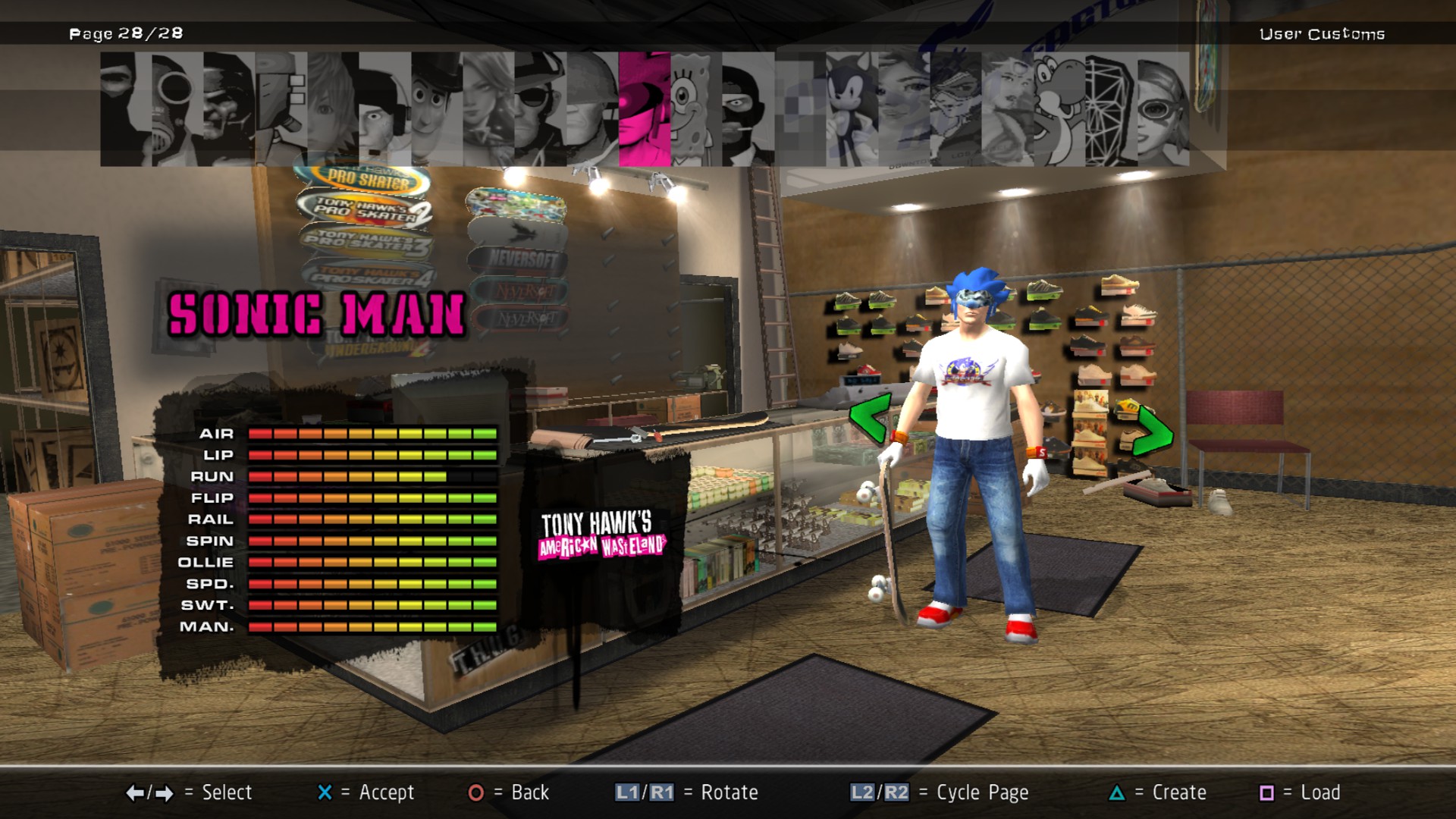This screenshot has height=819, width=1456.
Task: Select the headset-wearing Scout portrait
Action: [x=384, y=109]
